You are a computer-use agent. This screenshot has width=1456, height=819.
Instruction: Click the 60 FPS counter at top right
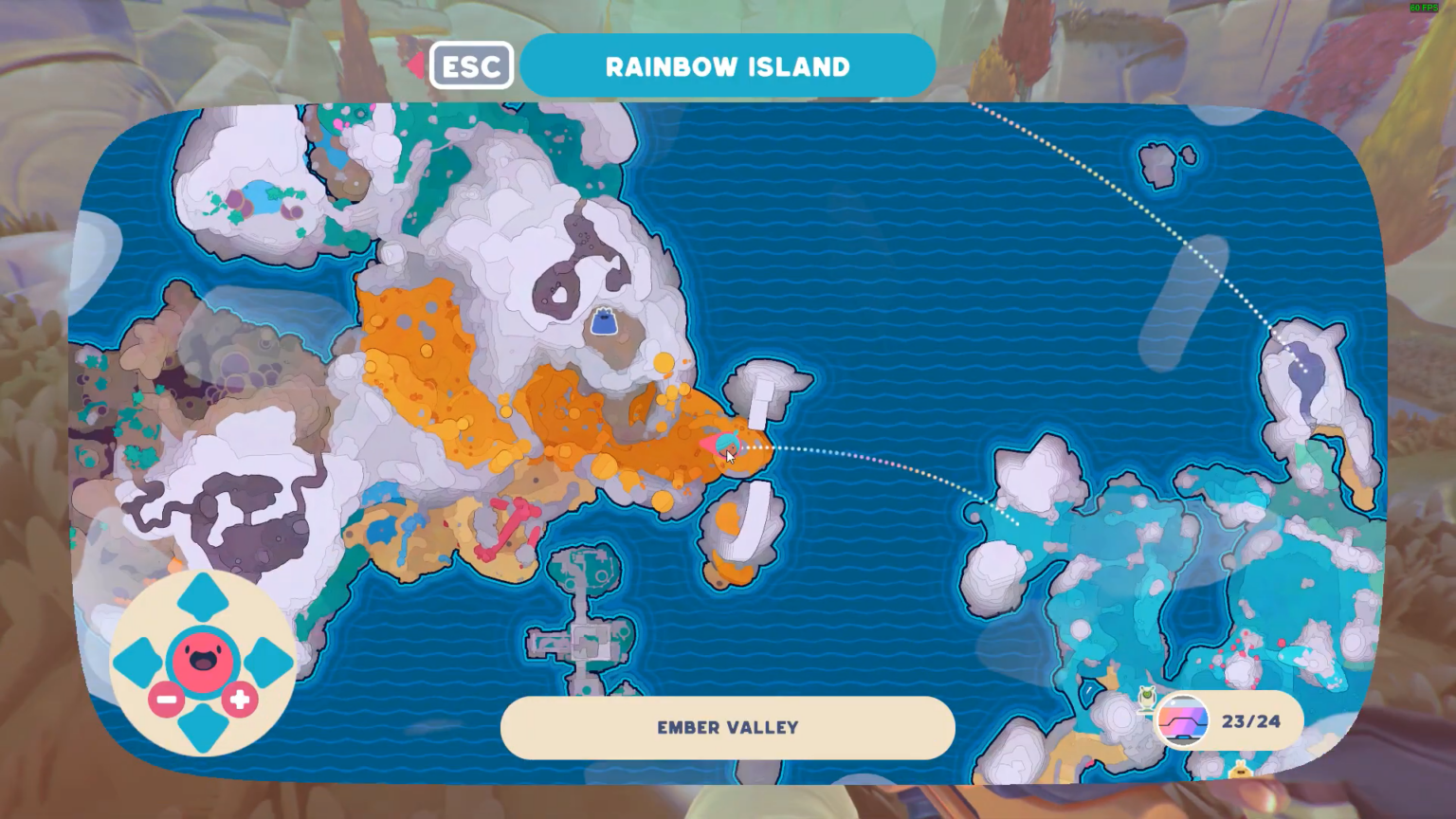(1424, 7)
